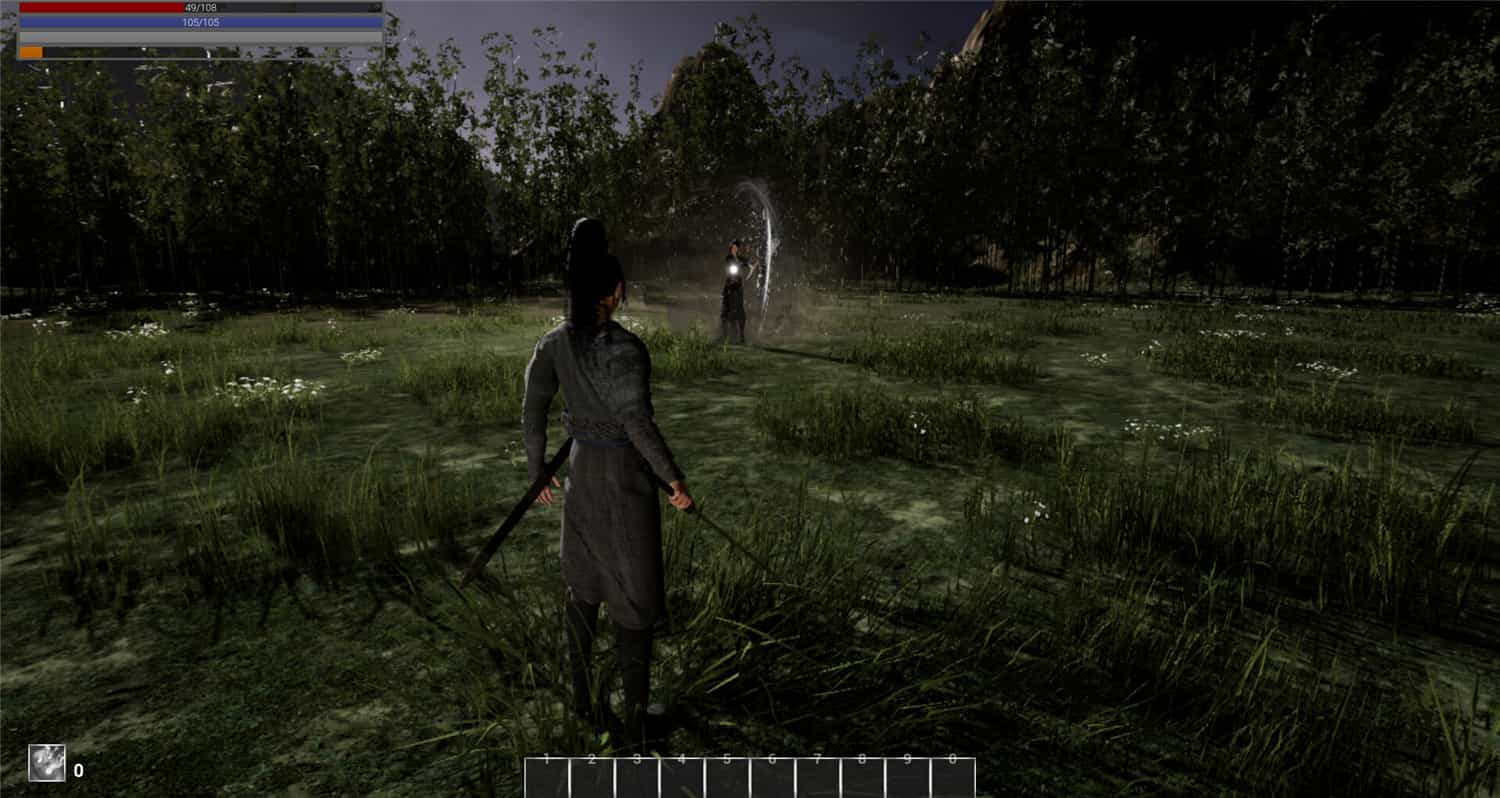
Task: Click the gray swirling item icon beside the 0 counter
Action: pyautogui.click(x=46, y=763)
